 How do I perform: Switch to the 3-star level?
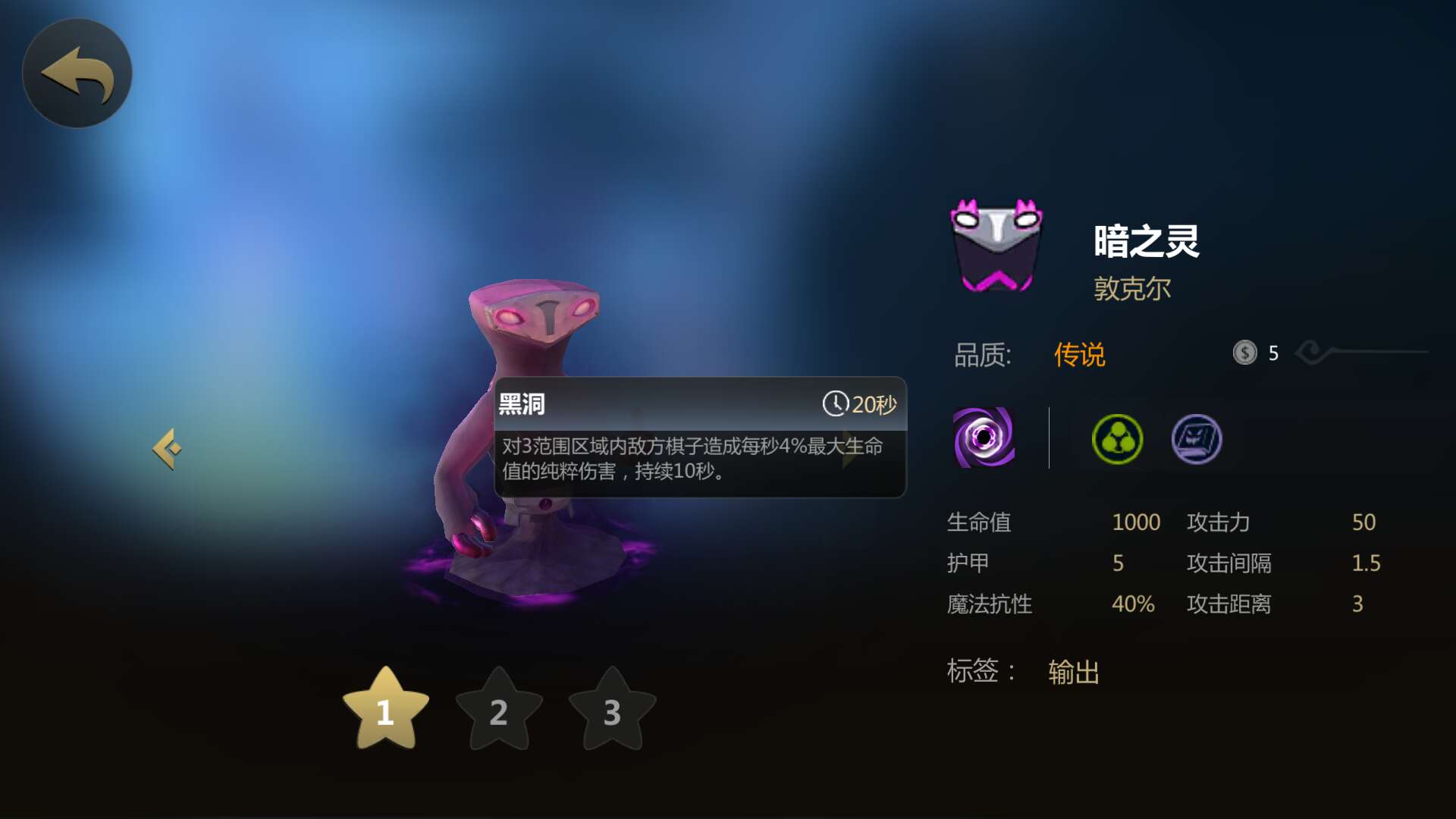click(x=612, y=710)
